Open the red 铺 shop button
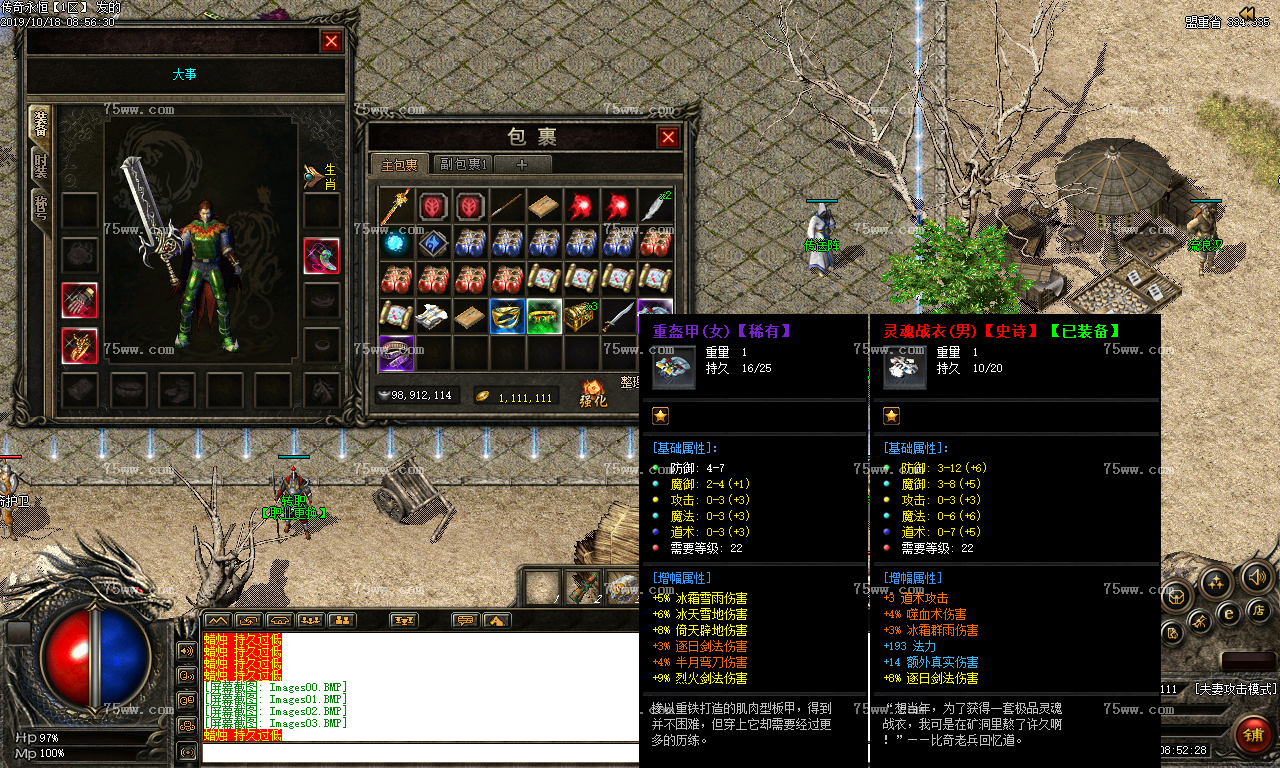Screen dimensions: 1280x768 [1252, 735]
